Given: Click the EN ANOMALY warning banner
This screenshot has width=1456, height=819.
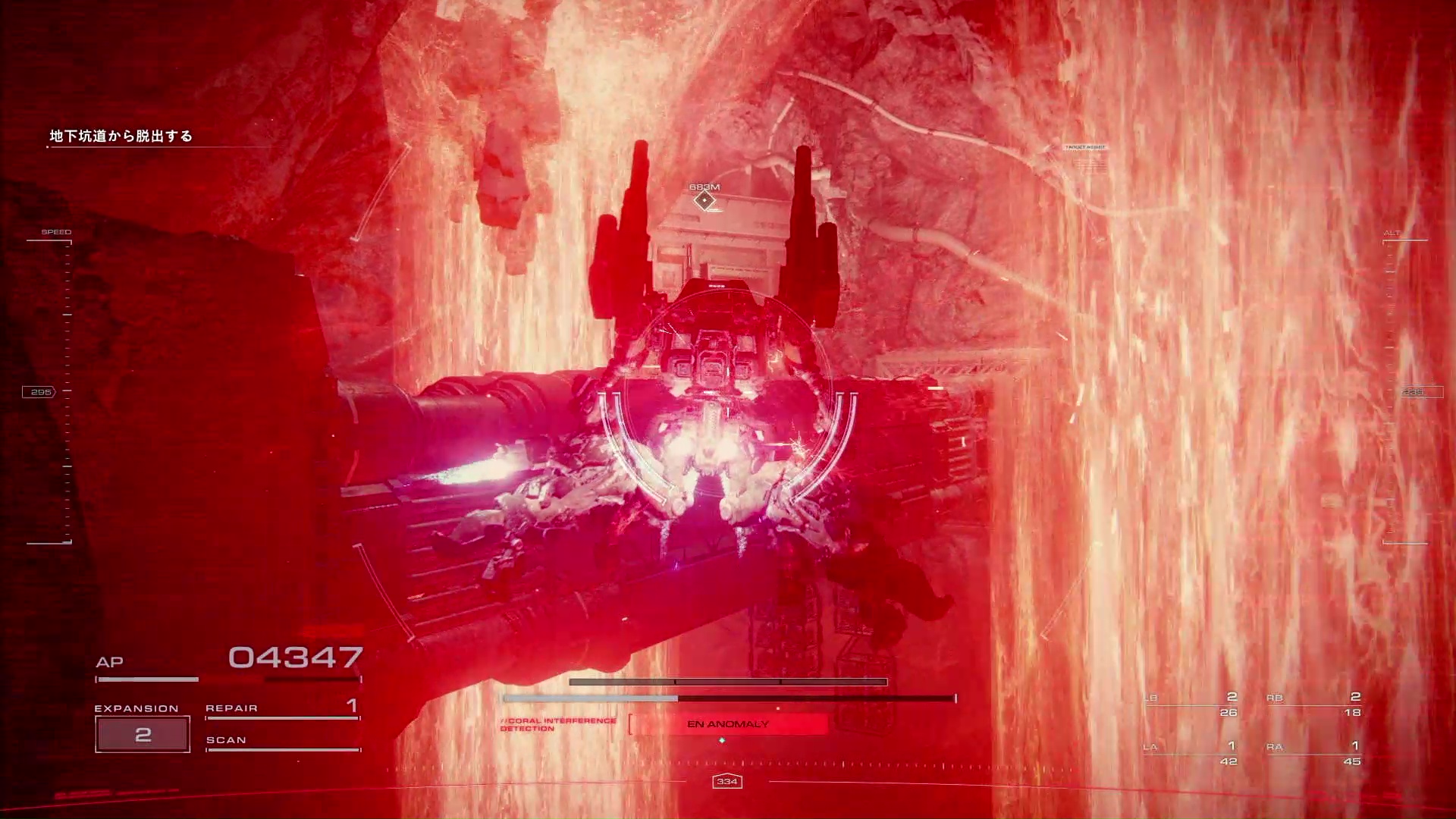Looking at the screenshot, I should click(x=728, y=724).
